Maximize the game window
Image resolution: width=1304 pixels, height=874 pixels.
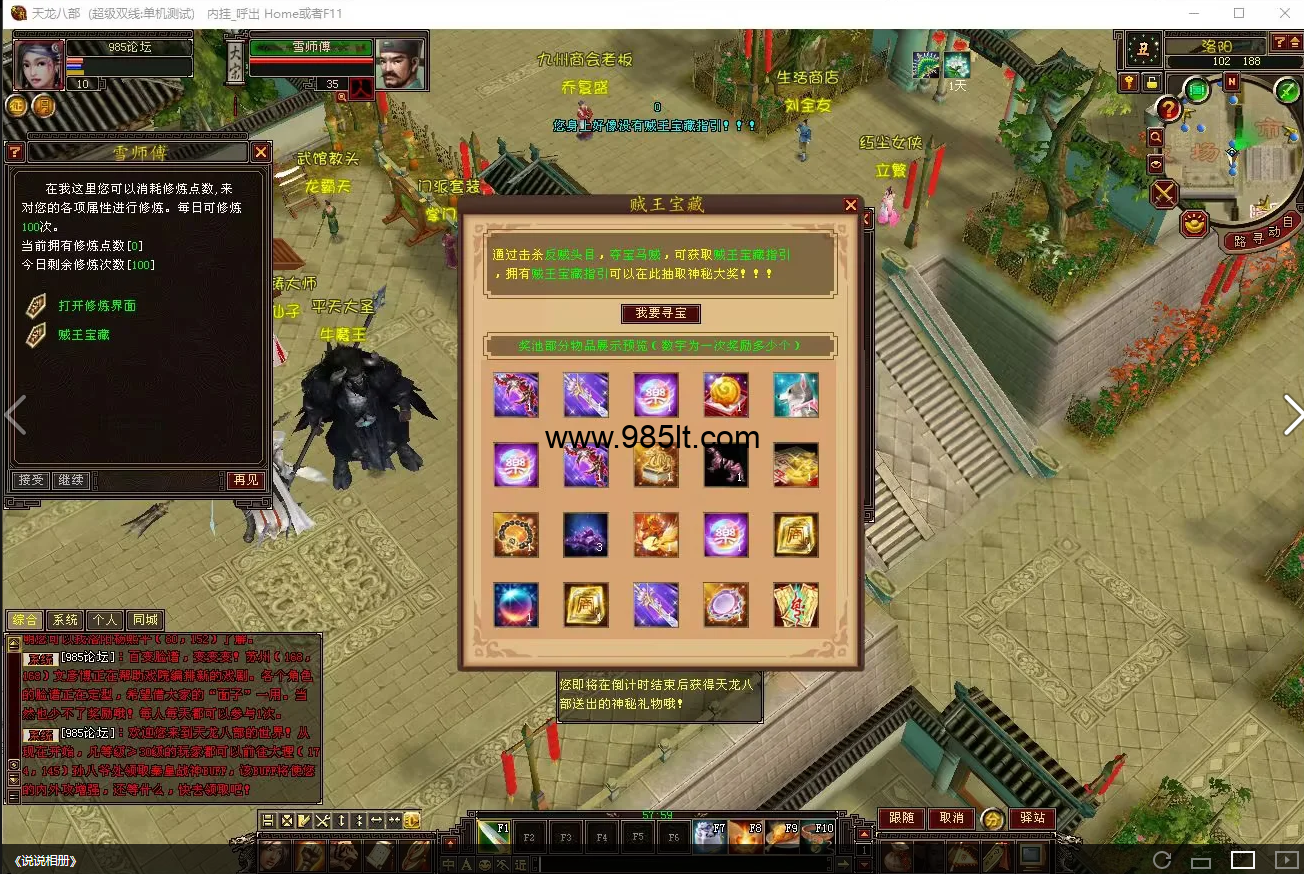click(1239, 13)
